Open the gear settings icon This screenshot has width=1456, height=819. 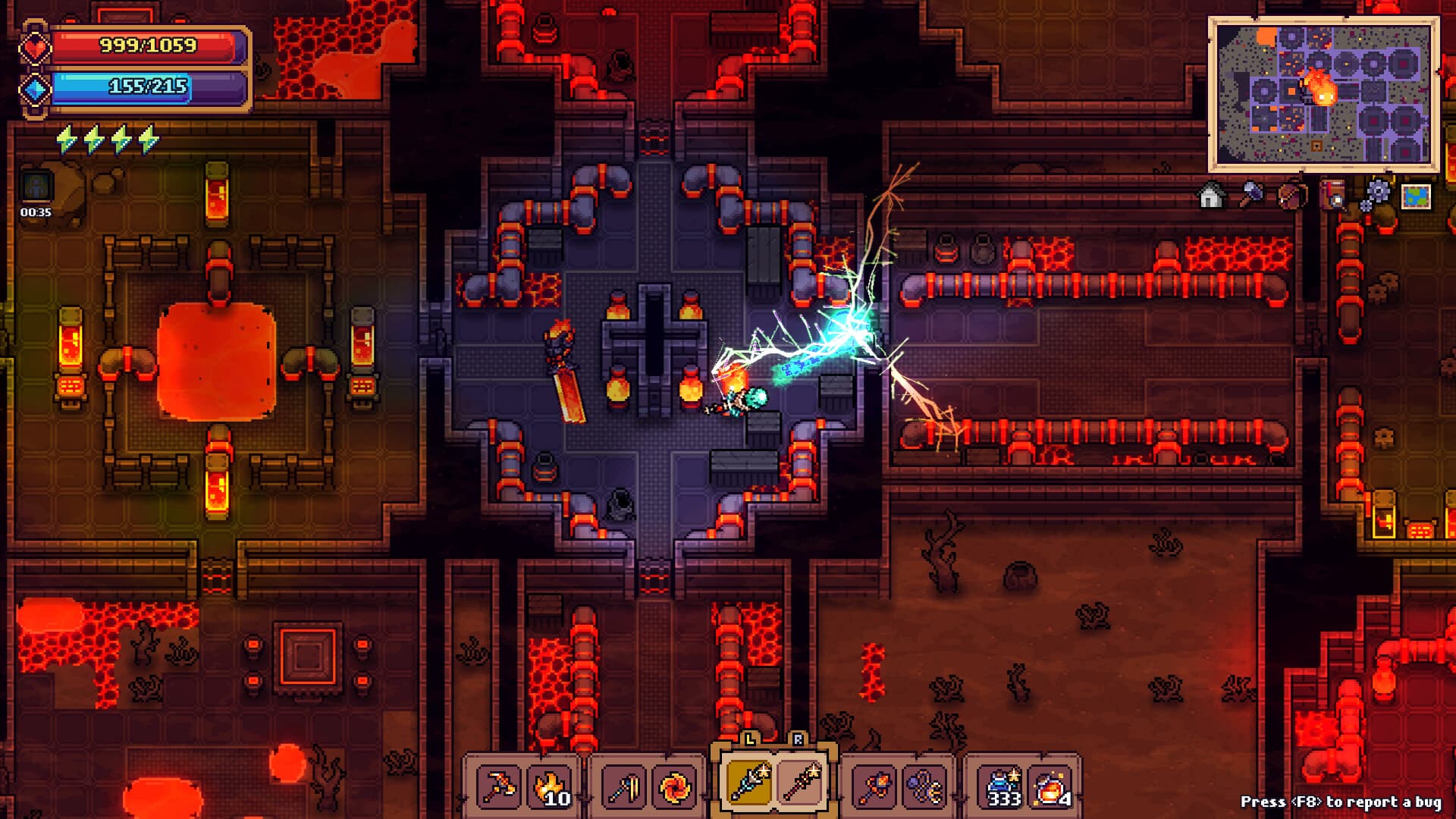coord(1375,194)
